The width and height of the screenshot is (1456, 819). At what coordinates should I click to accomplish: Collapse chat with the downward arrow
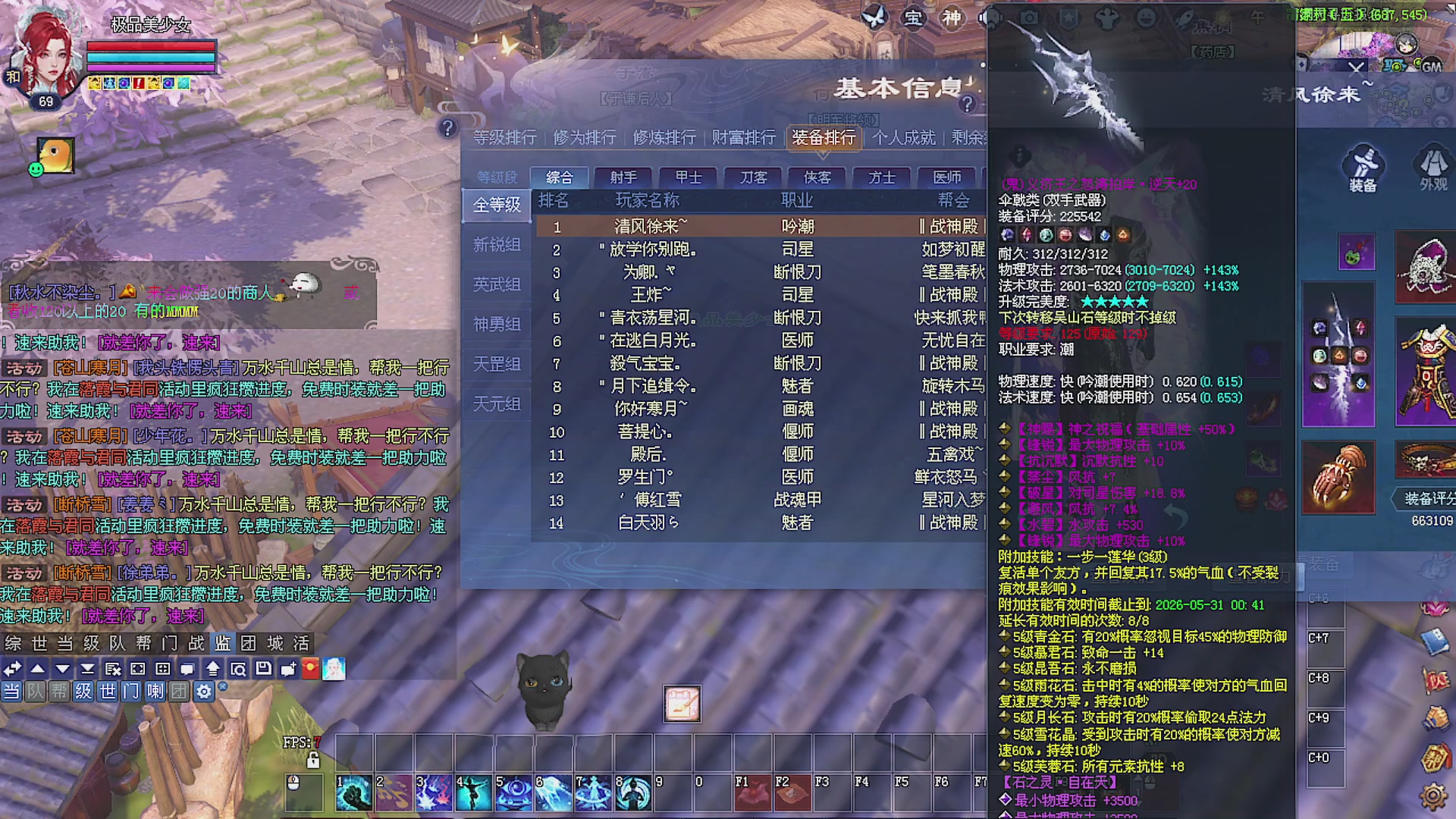pyautogui.click(x=62, y=668)
